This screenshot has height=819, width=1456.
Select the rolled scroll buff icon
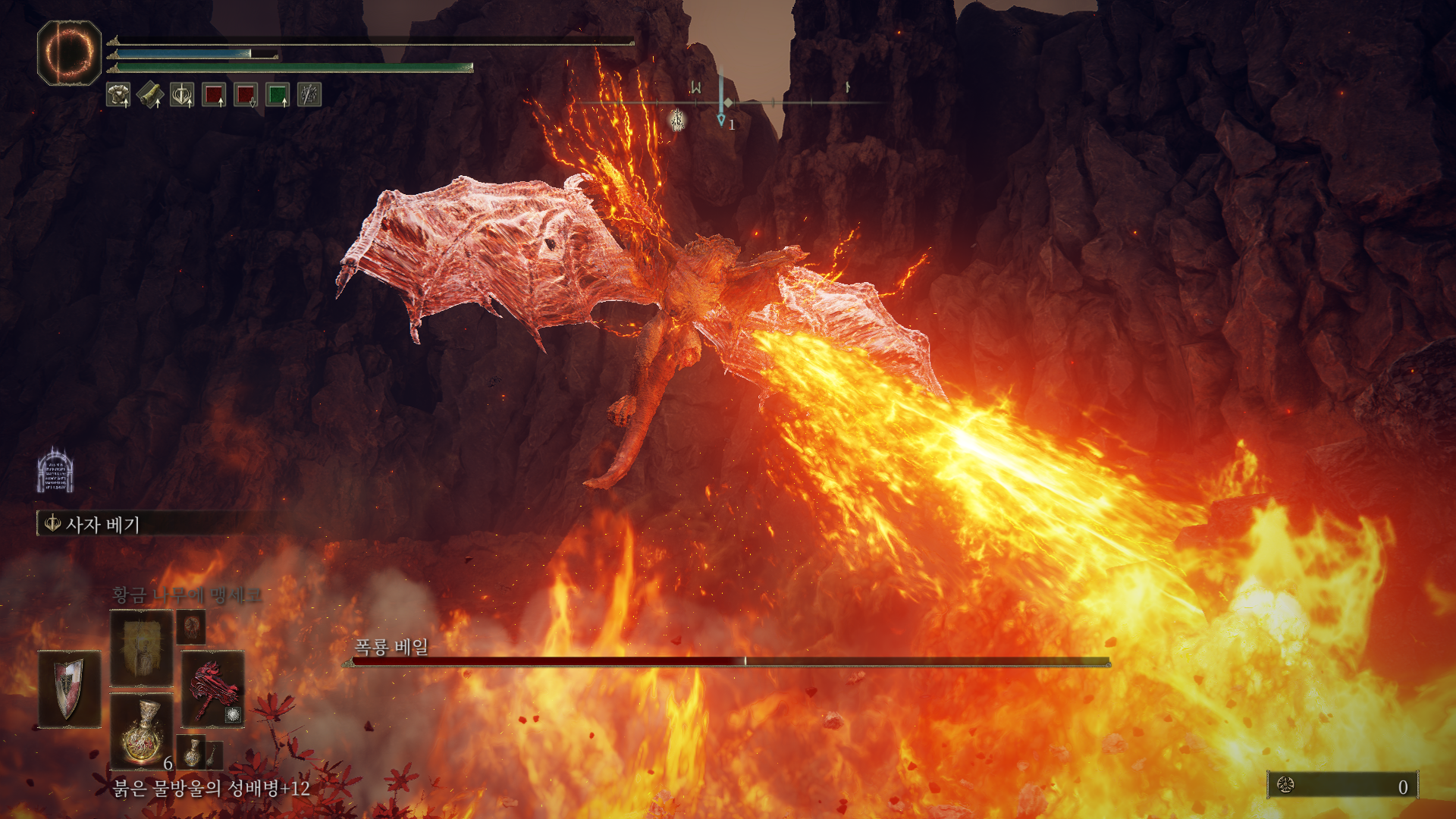coord(150,95)
